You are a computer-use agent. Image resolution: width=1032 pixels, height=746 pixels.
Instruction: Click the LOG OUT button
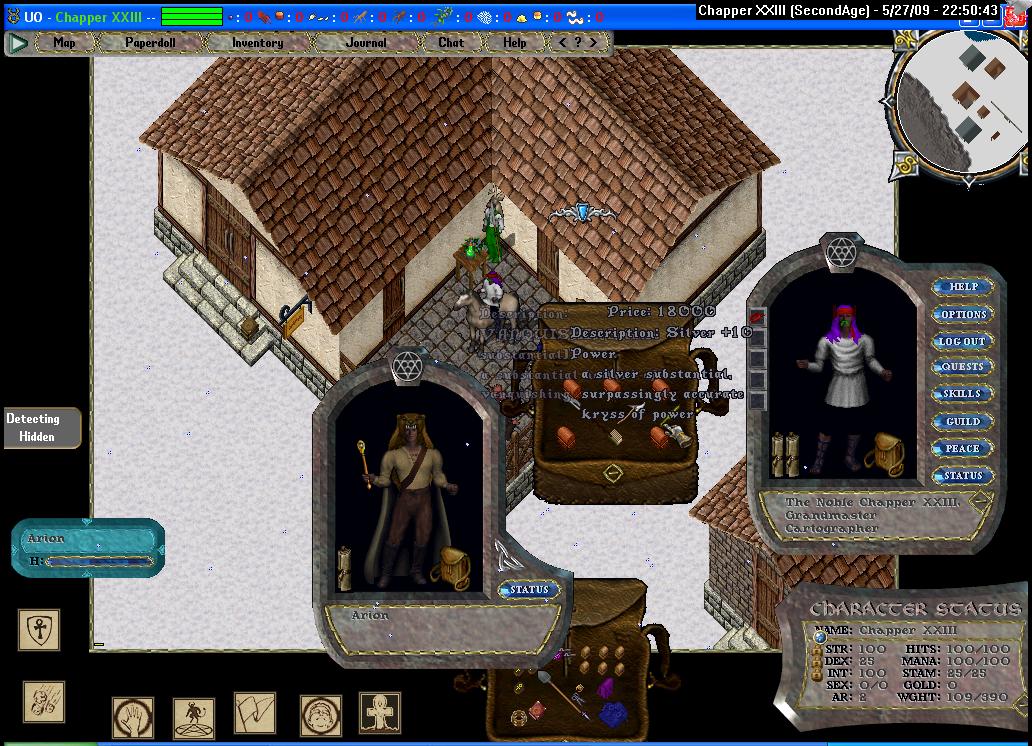pyautogui.click(x=962, y=341)
